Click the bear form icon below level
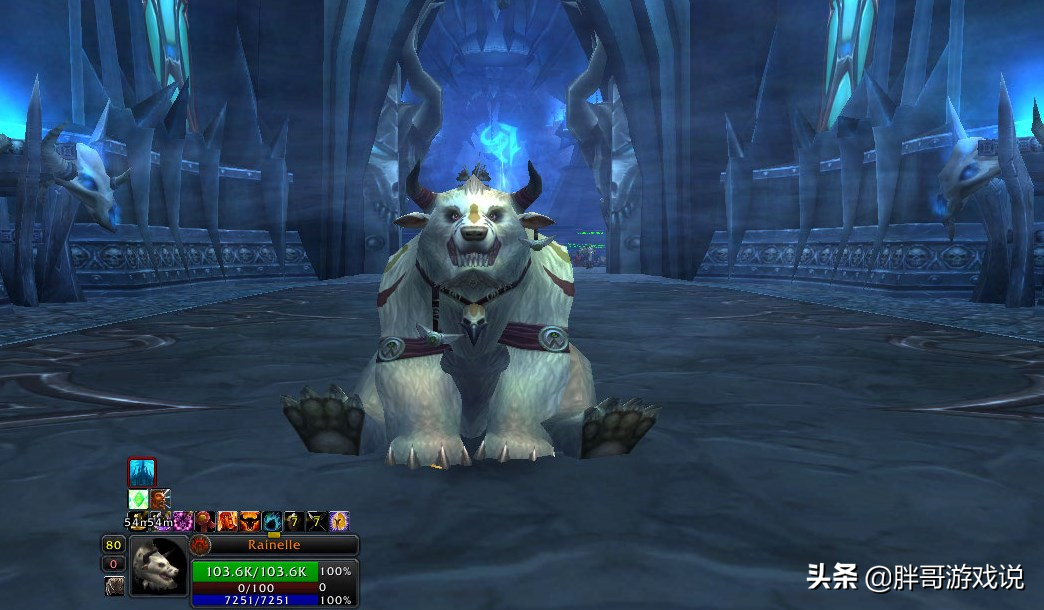Viewport: 1044px width, 610px height. 114,585
